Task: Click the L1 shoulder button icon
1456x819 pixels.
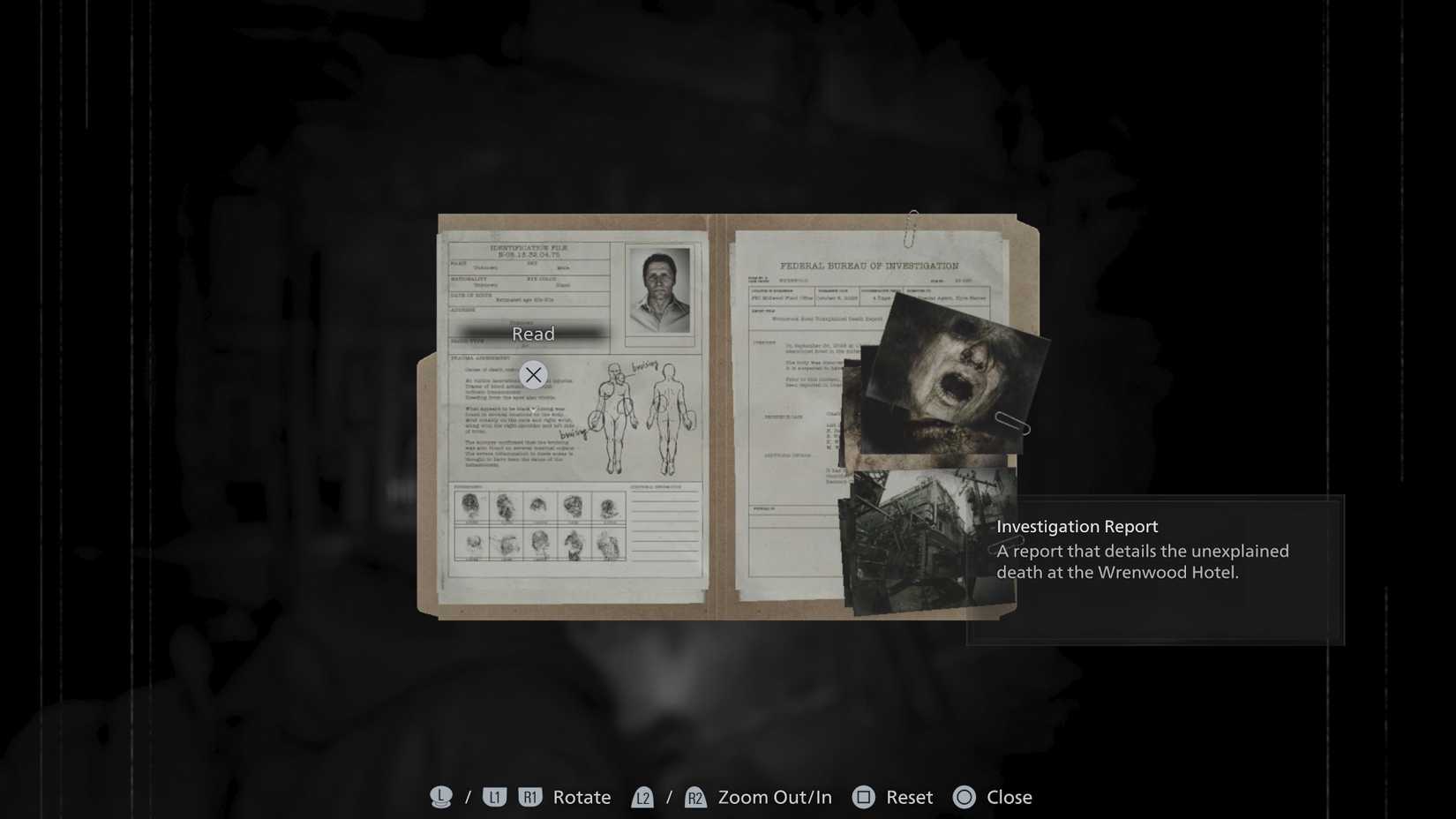Action: pyautogui.click(x=495, y=797)
